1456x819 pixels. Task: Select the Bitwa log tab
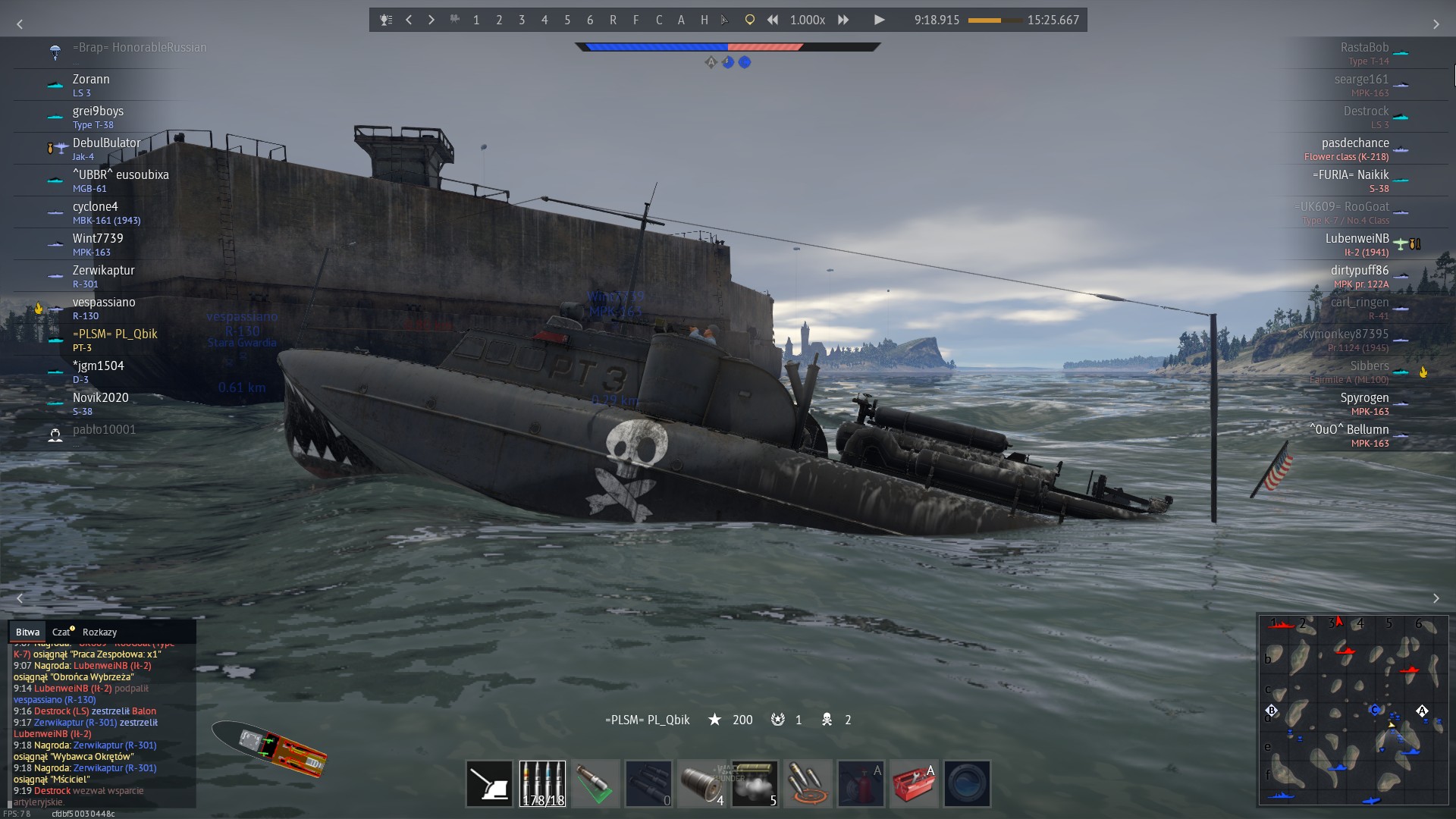pos(27,632)
